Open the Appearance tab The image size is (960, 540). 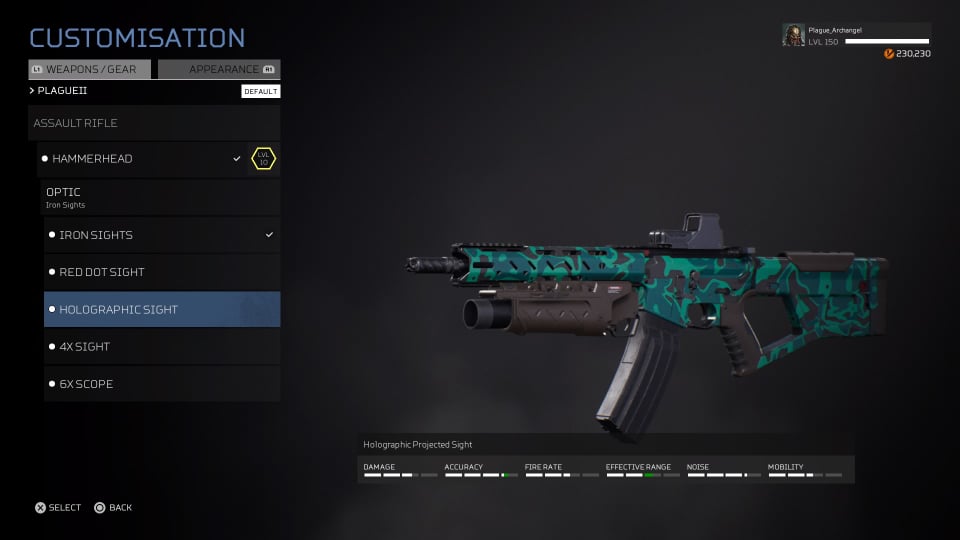219,70
